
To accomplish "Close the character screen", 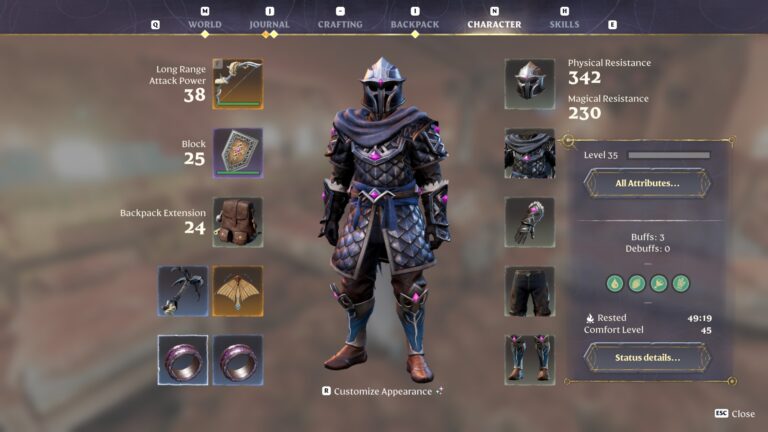I will pos(735,413).
